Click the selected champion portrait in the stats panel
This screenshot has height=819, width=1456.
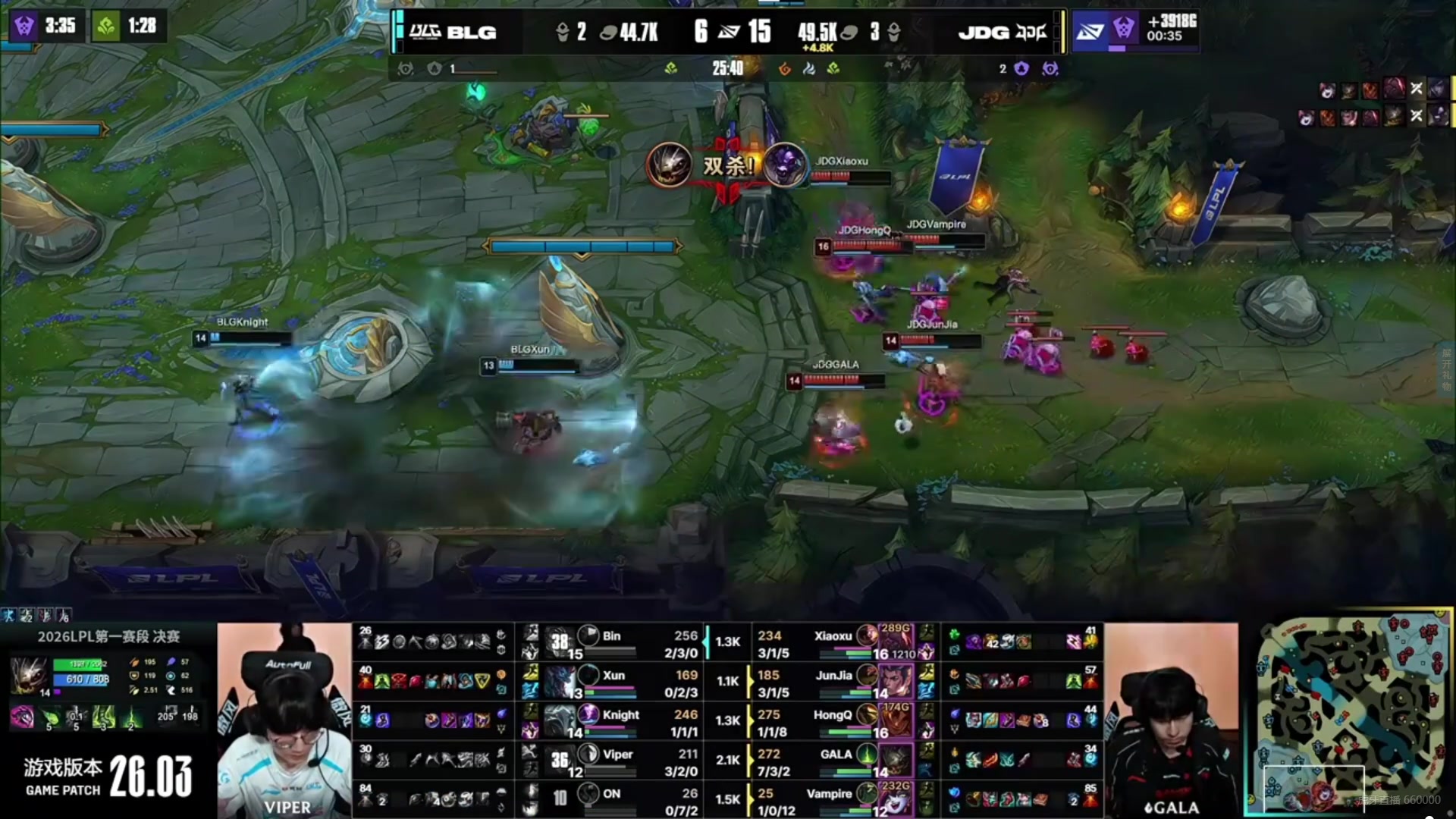tap(29, 674)
